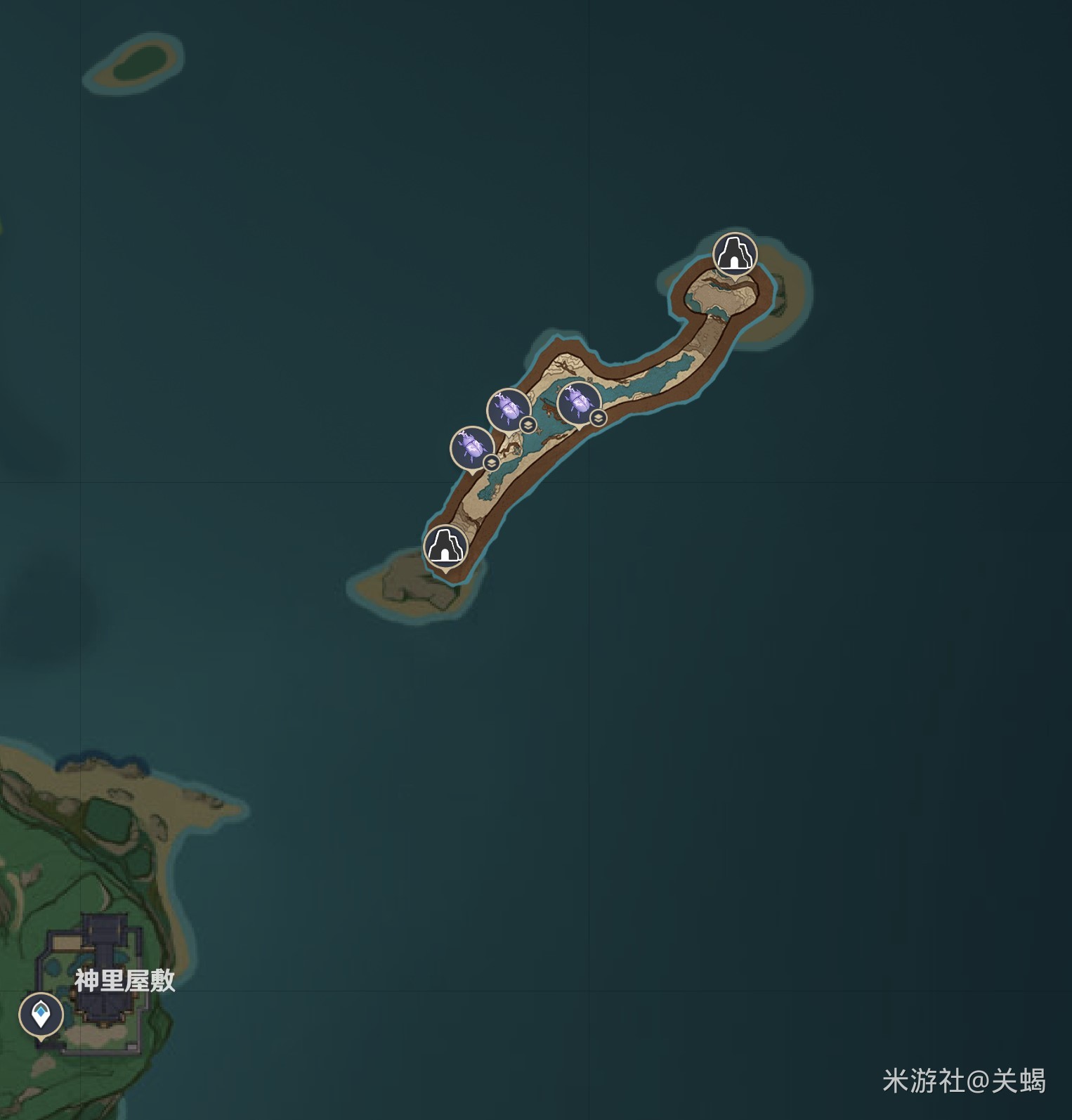Click the beetle marker beside the lake area
1072x1120 pixels.
tap(577, 402)
